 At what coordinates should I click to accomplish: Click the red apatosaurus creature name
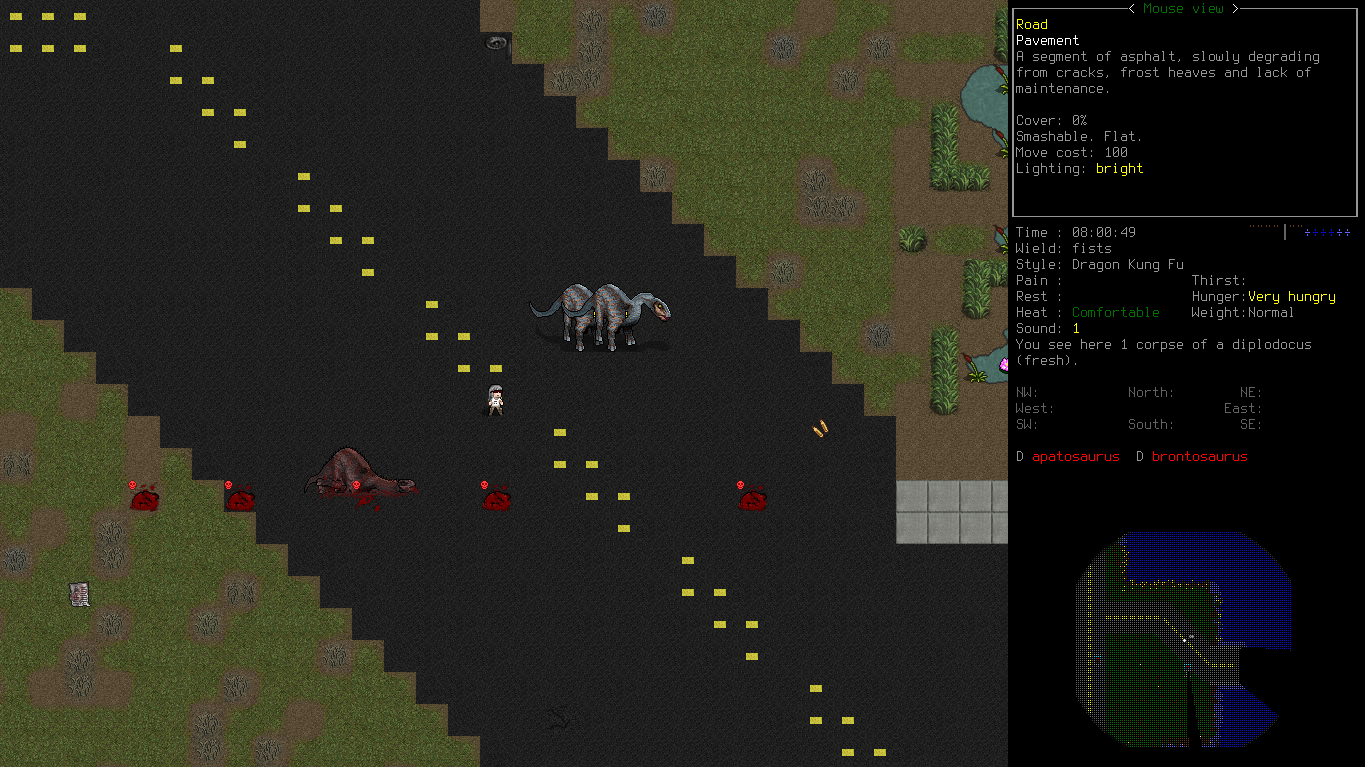[x=1075, y=456]
